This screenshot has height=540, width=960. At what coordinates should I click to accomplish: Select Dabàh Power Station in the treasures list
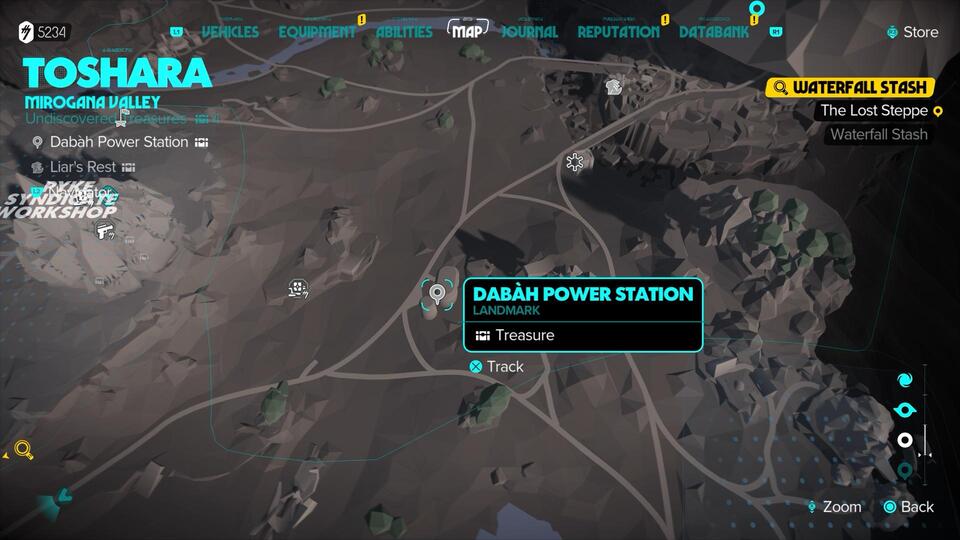(x=119, y=142)
